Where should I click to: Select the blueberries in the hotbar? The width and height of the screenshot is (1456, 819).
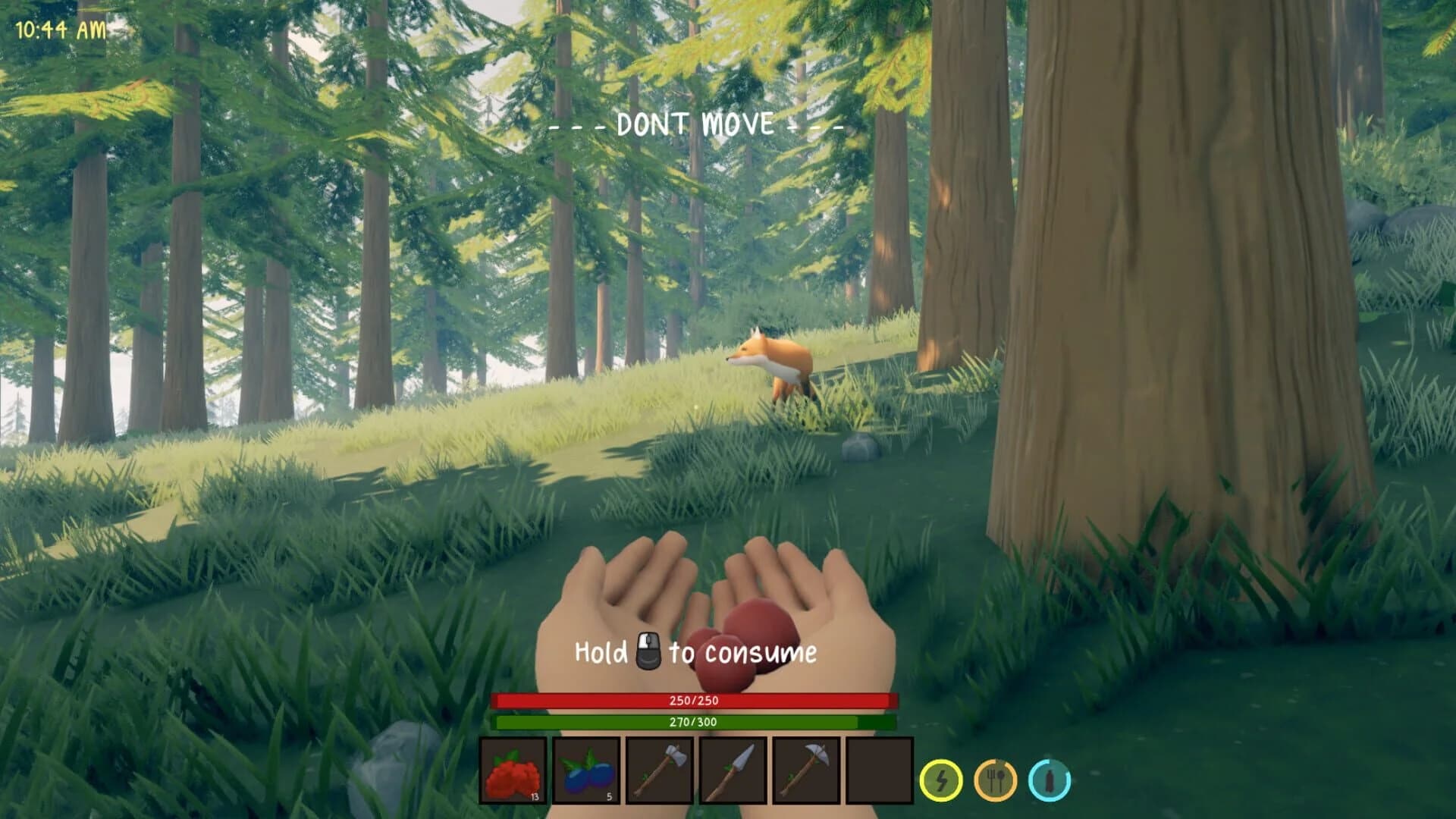click(x=585, y=772)
